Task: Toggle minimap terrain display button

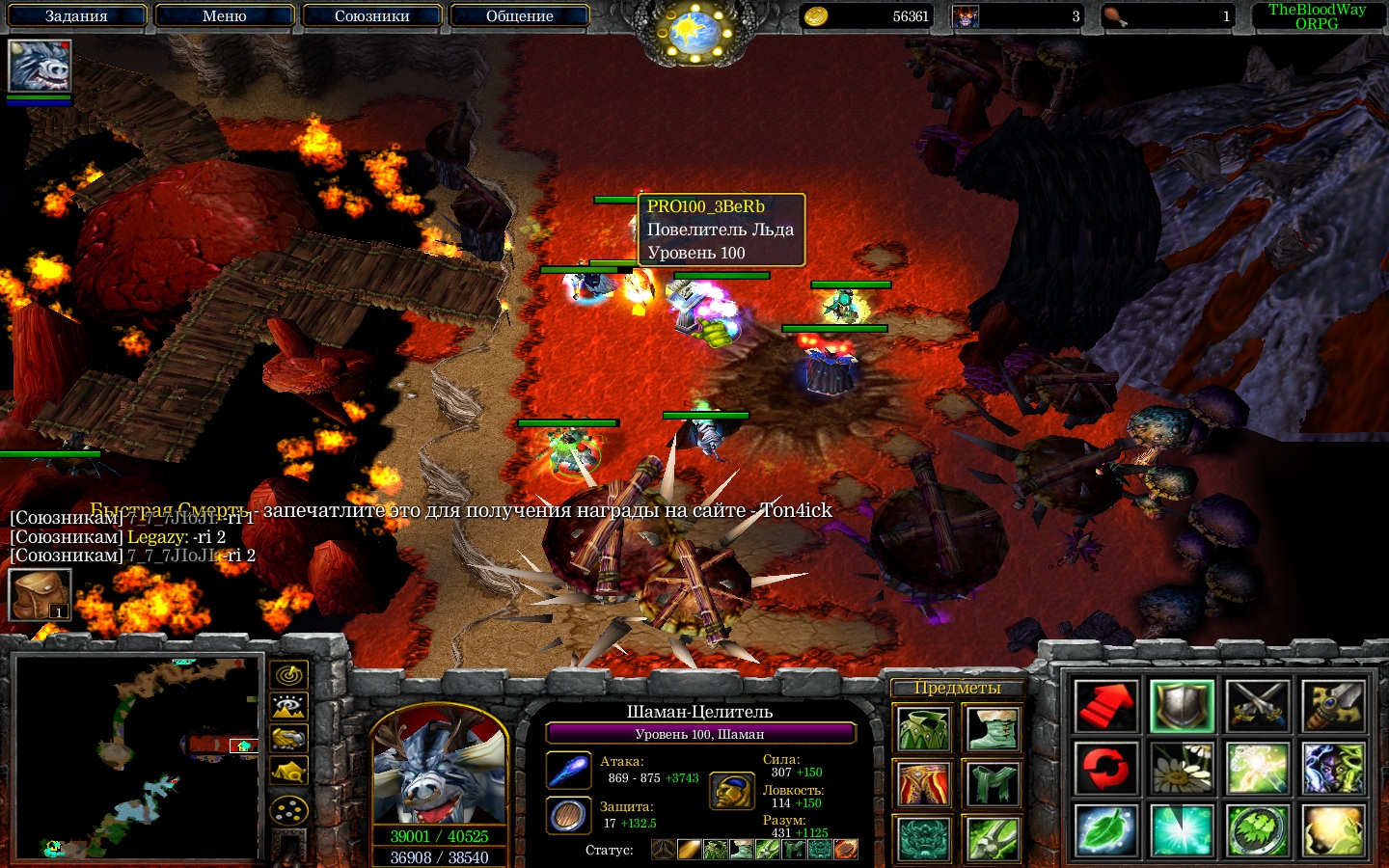Action: coord(288,707)
